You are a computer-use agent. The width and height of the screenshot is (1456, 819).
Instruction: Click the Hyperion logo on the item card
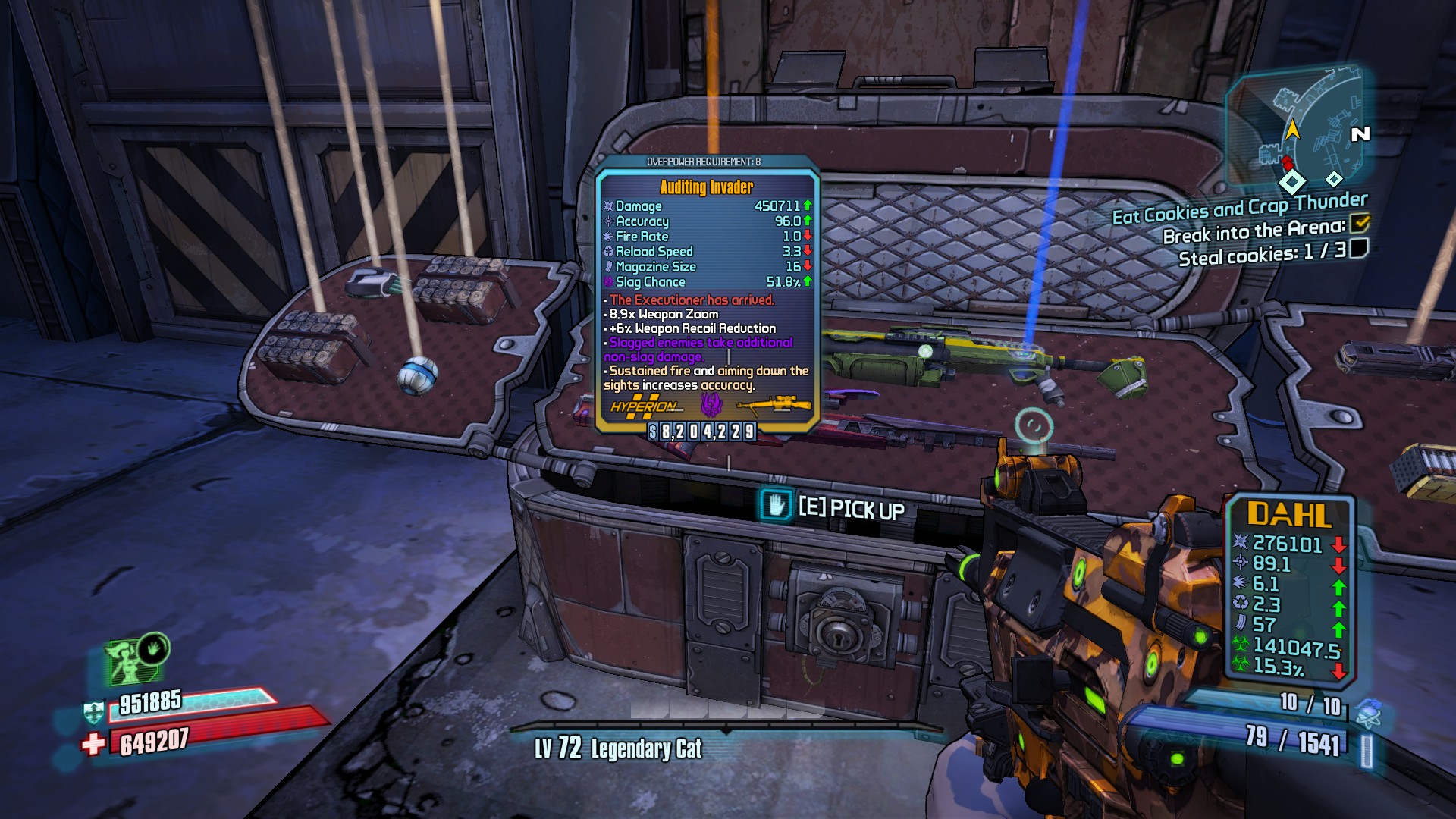coord(643,406)
